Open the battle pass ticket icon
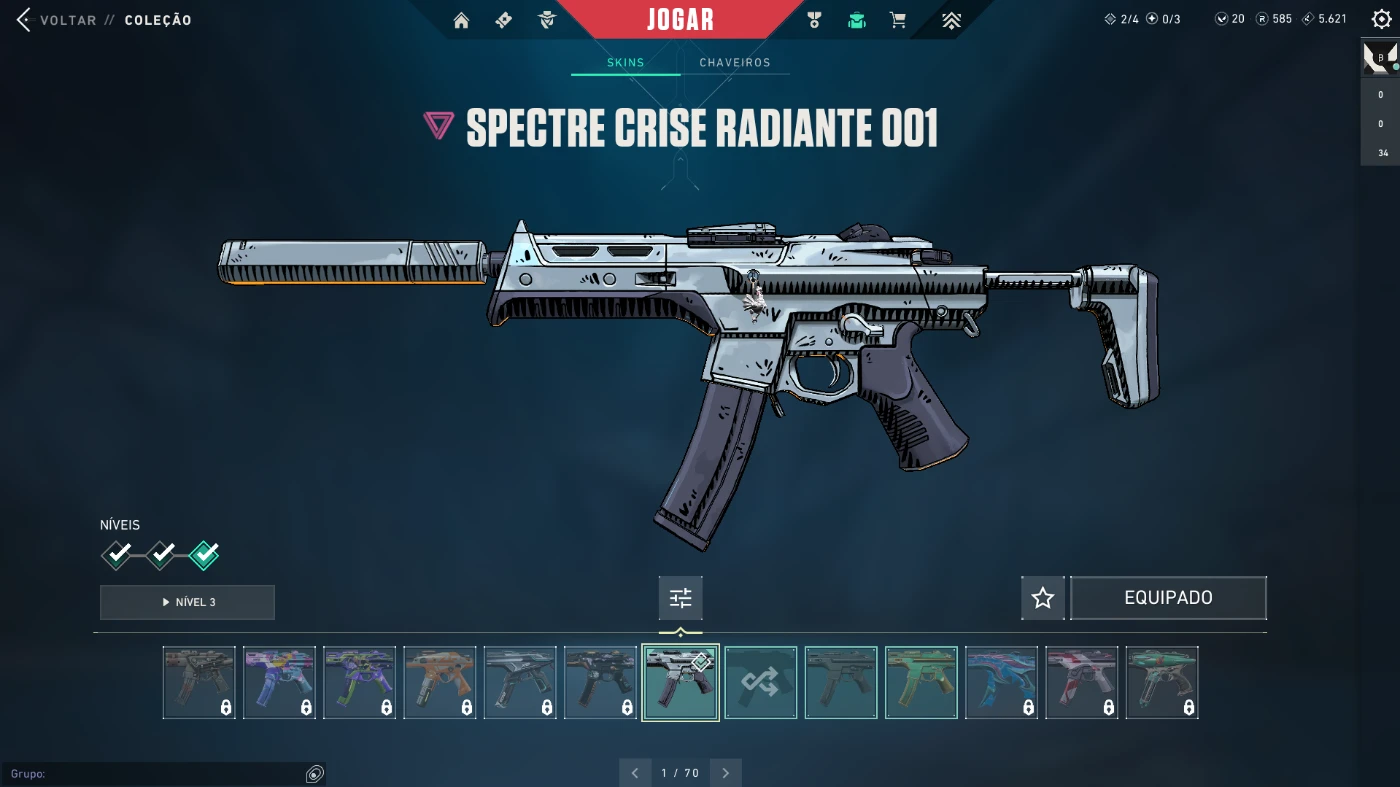1400x787 pixels. pyautogui.click(x=504, y=20)
